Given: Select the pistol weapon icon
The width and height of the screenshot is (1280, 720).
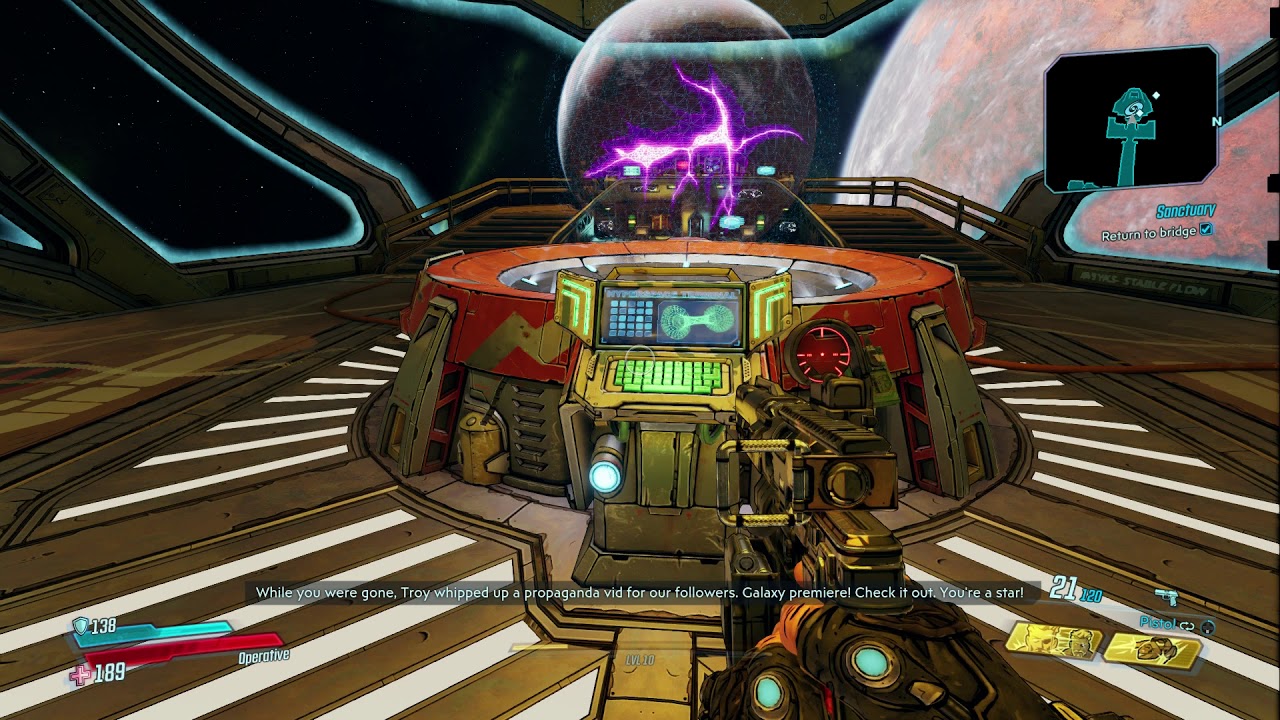Looking at the screenshot, I should tap(1165, 597).
